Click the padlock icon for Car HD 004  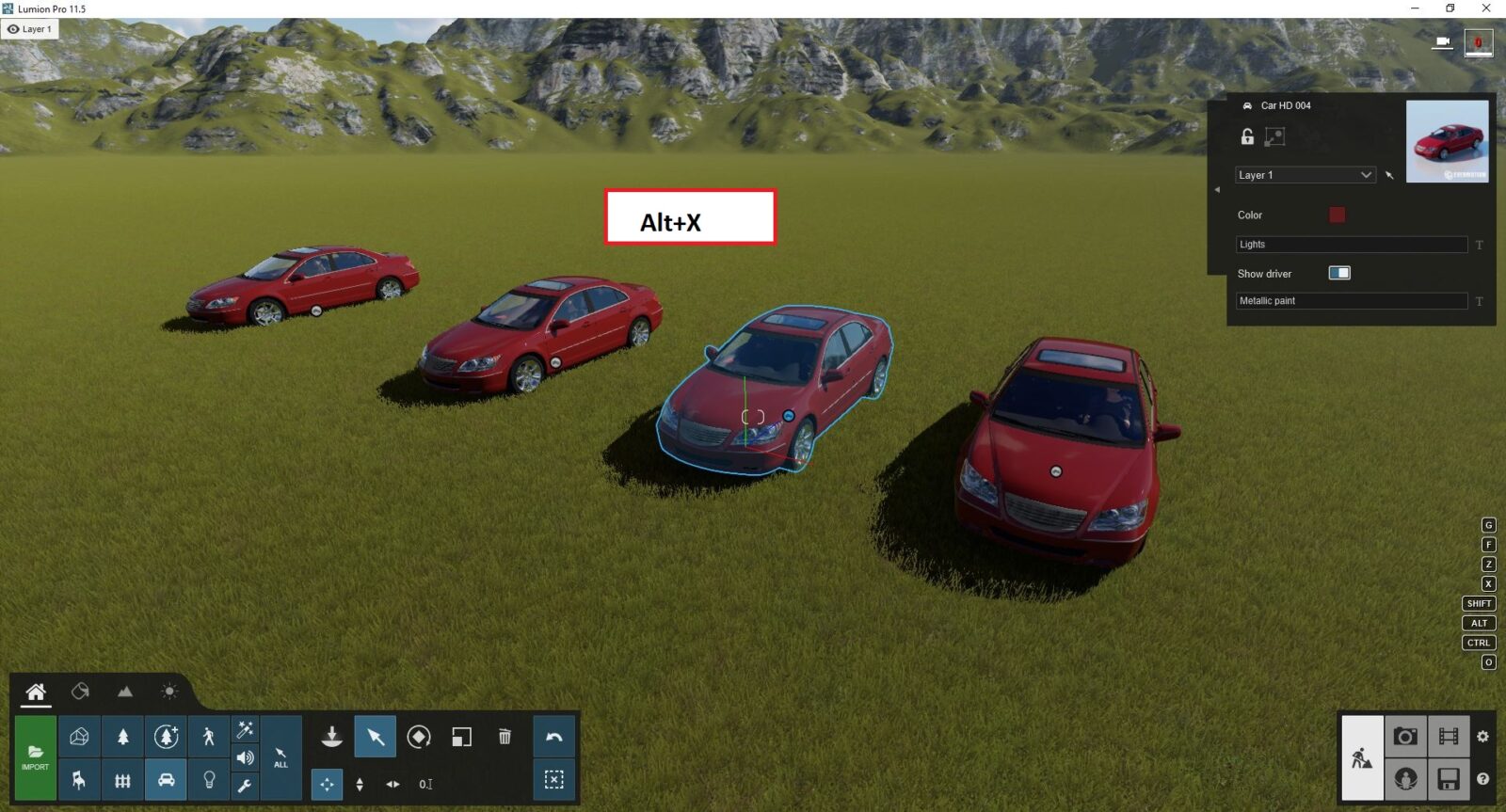pyautogui.click(x=1247, y=136)
